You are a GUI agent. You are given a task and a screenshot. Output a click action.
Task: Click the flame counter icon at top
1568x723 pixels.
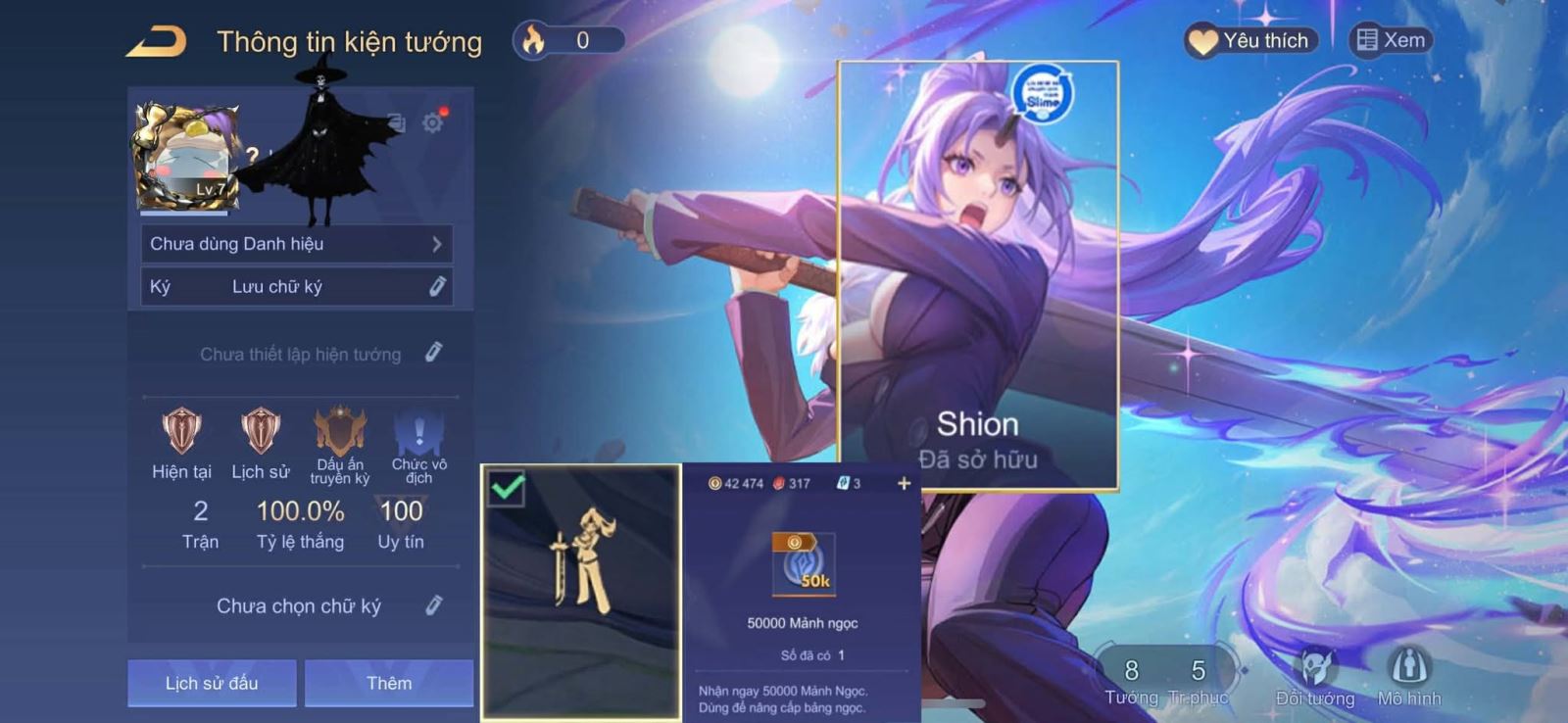tap(531, 40)
